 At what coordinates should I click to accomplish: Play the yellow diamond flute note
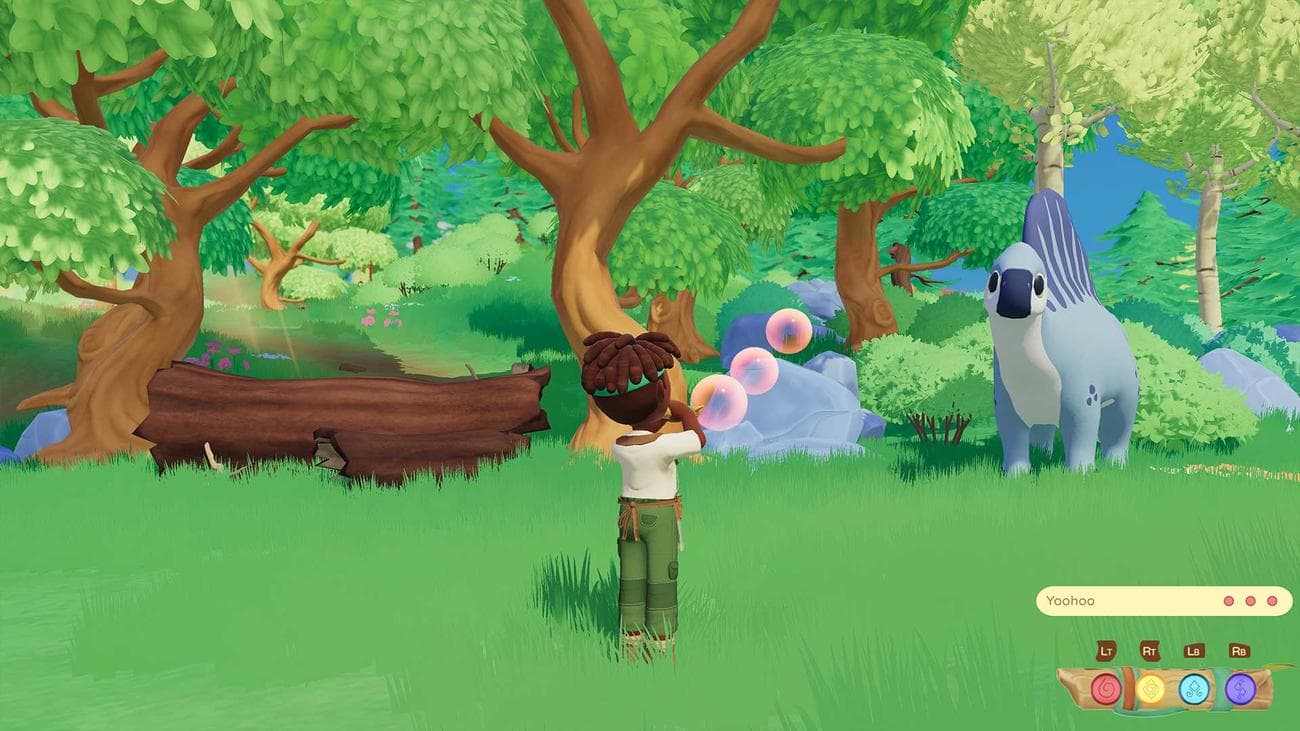[1151, 689]
